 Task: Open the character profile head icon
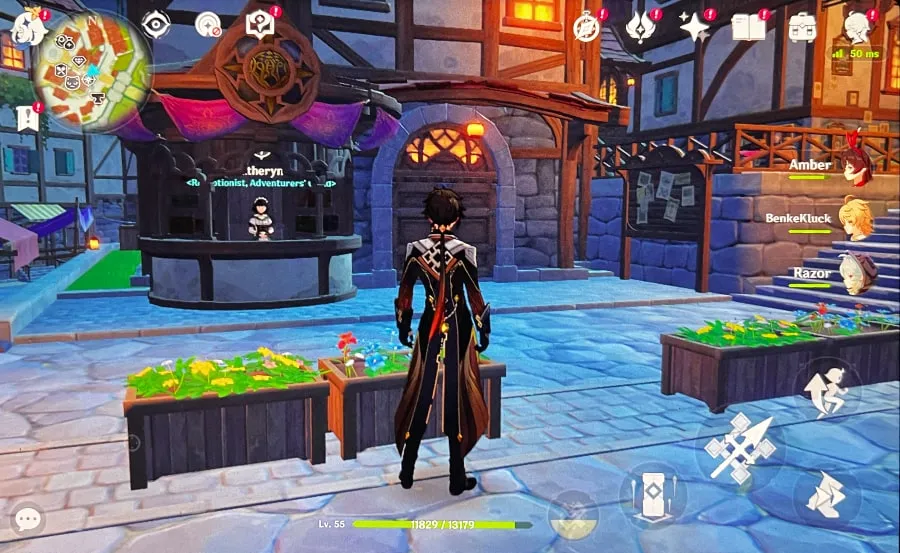tap(856, 26)
